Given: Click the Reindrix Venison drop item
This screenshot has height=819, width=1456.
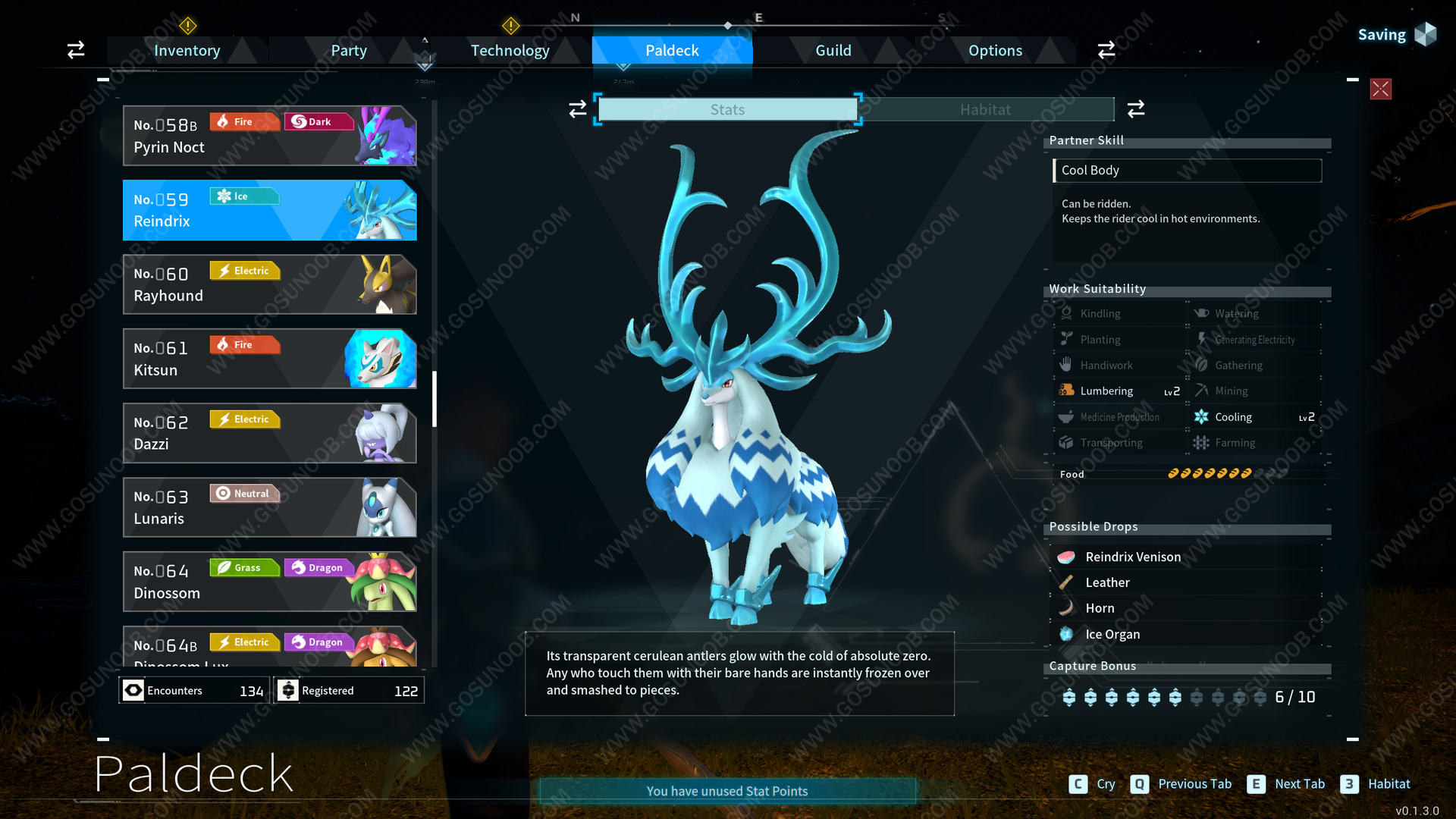Looking at the screenshot, I should tap(1133, 557).
